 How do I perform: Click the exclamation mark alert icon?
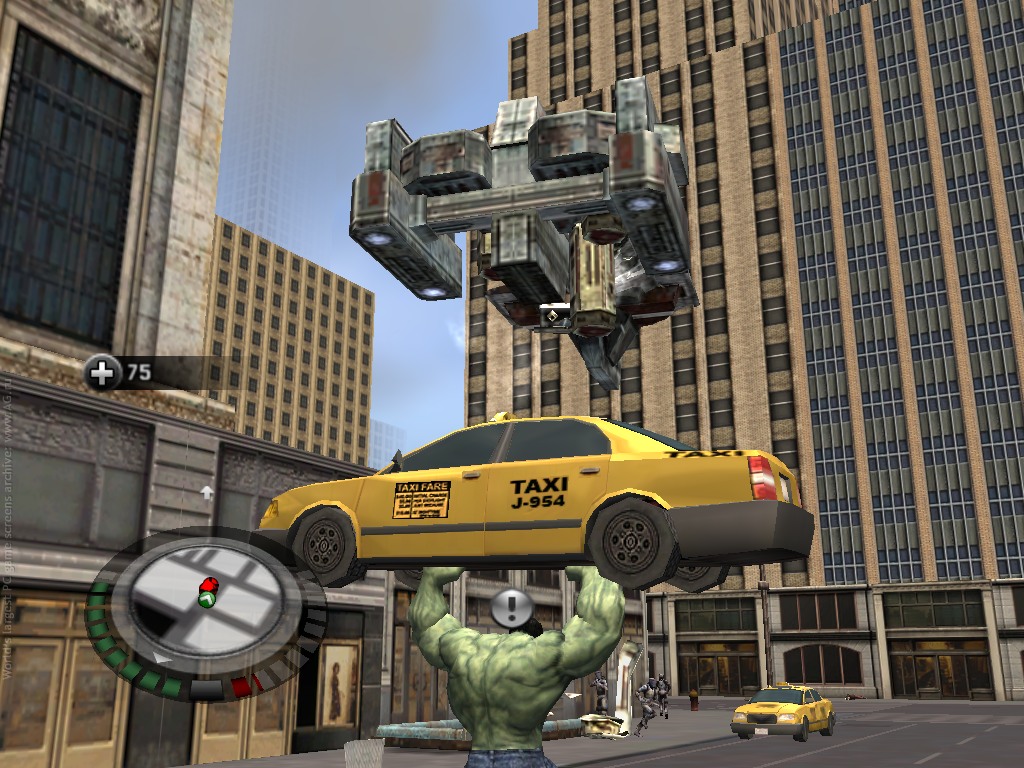[512, 607]
